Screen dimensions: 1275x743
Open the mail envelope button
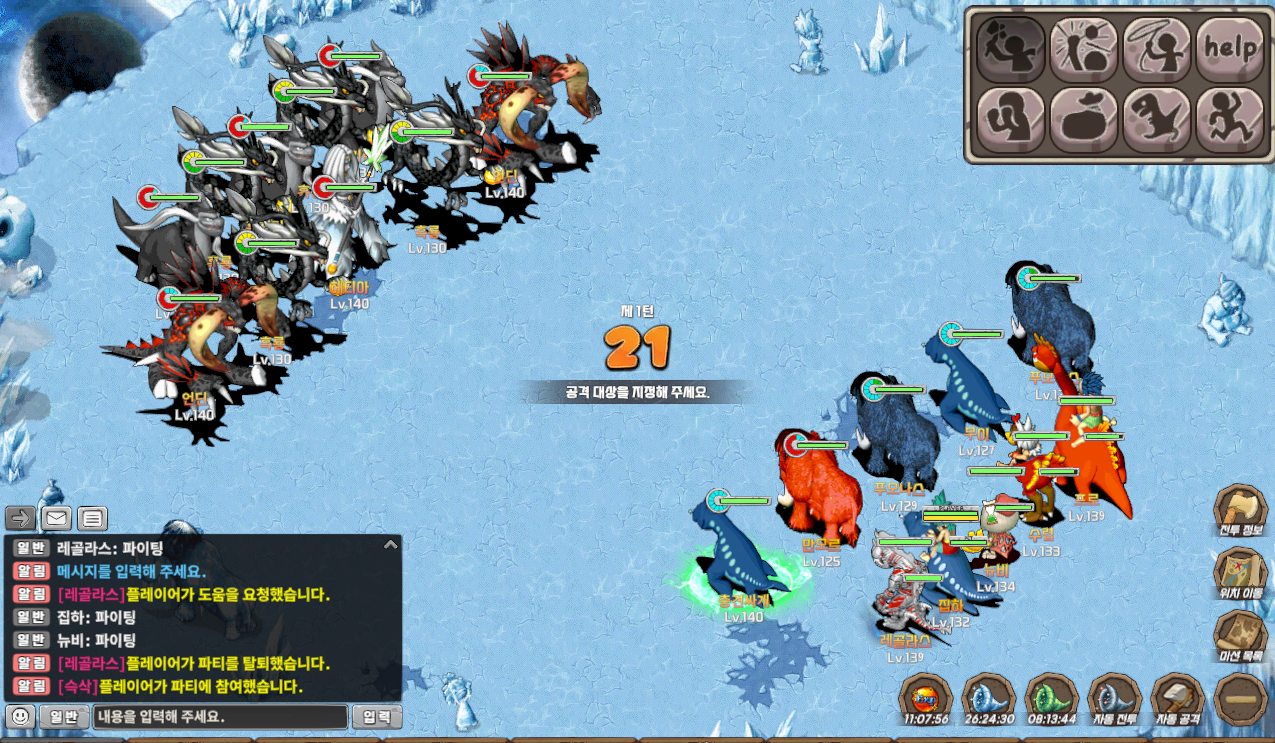[56, 518]
